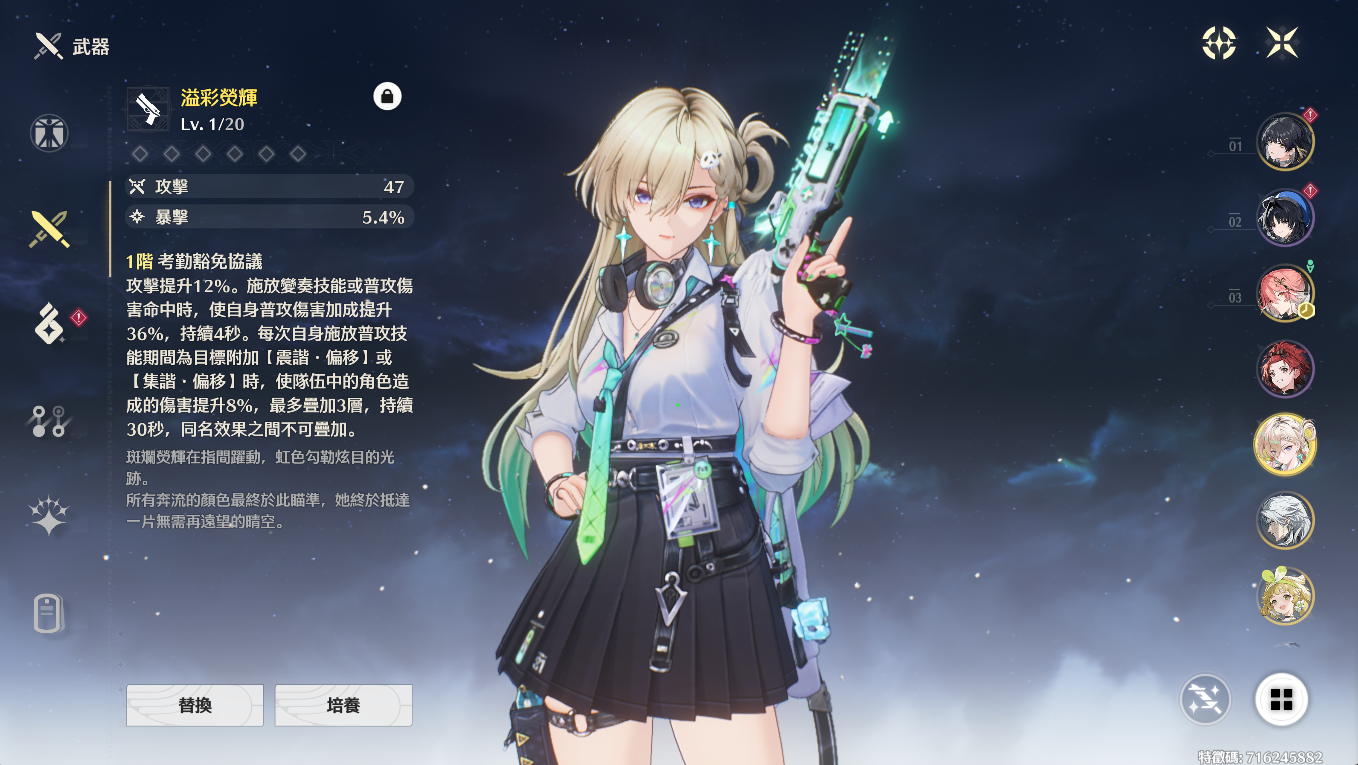Select the highlighted blonde character portrait
This screenshot has width=1358, height=765.
(1284, 445)
